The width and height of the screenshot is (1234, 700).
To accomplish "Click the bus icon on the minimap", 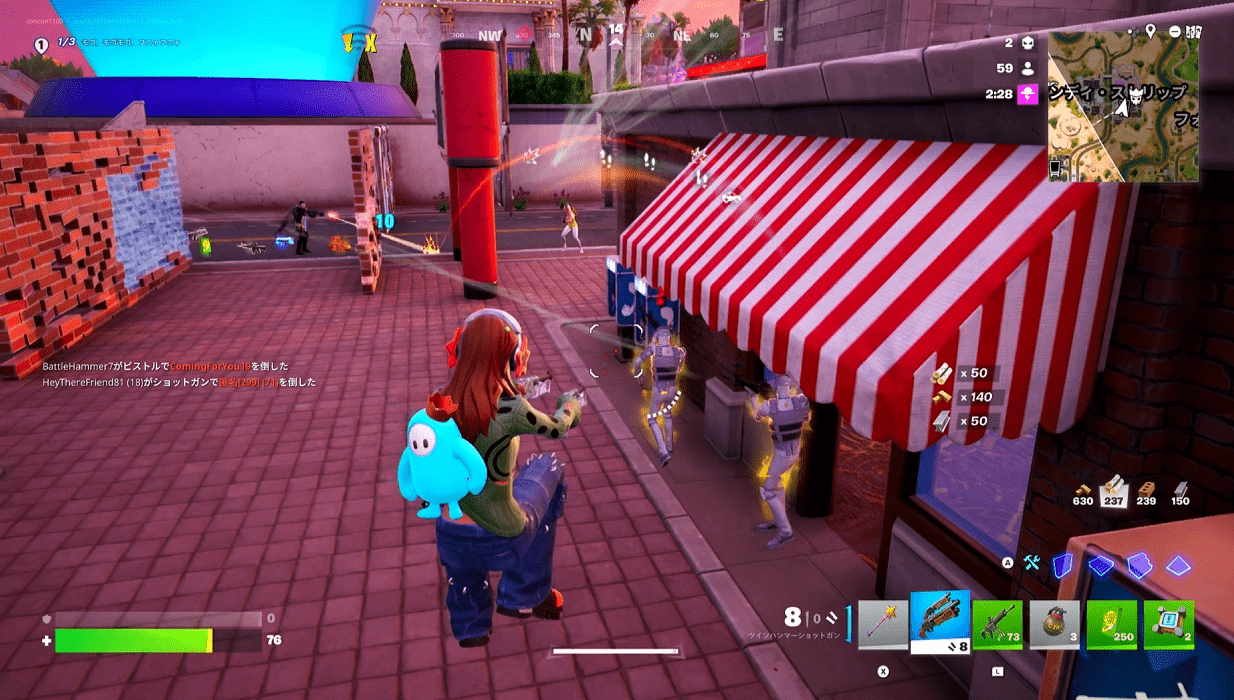I will pyautogui.click(x=1056, y=168).
